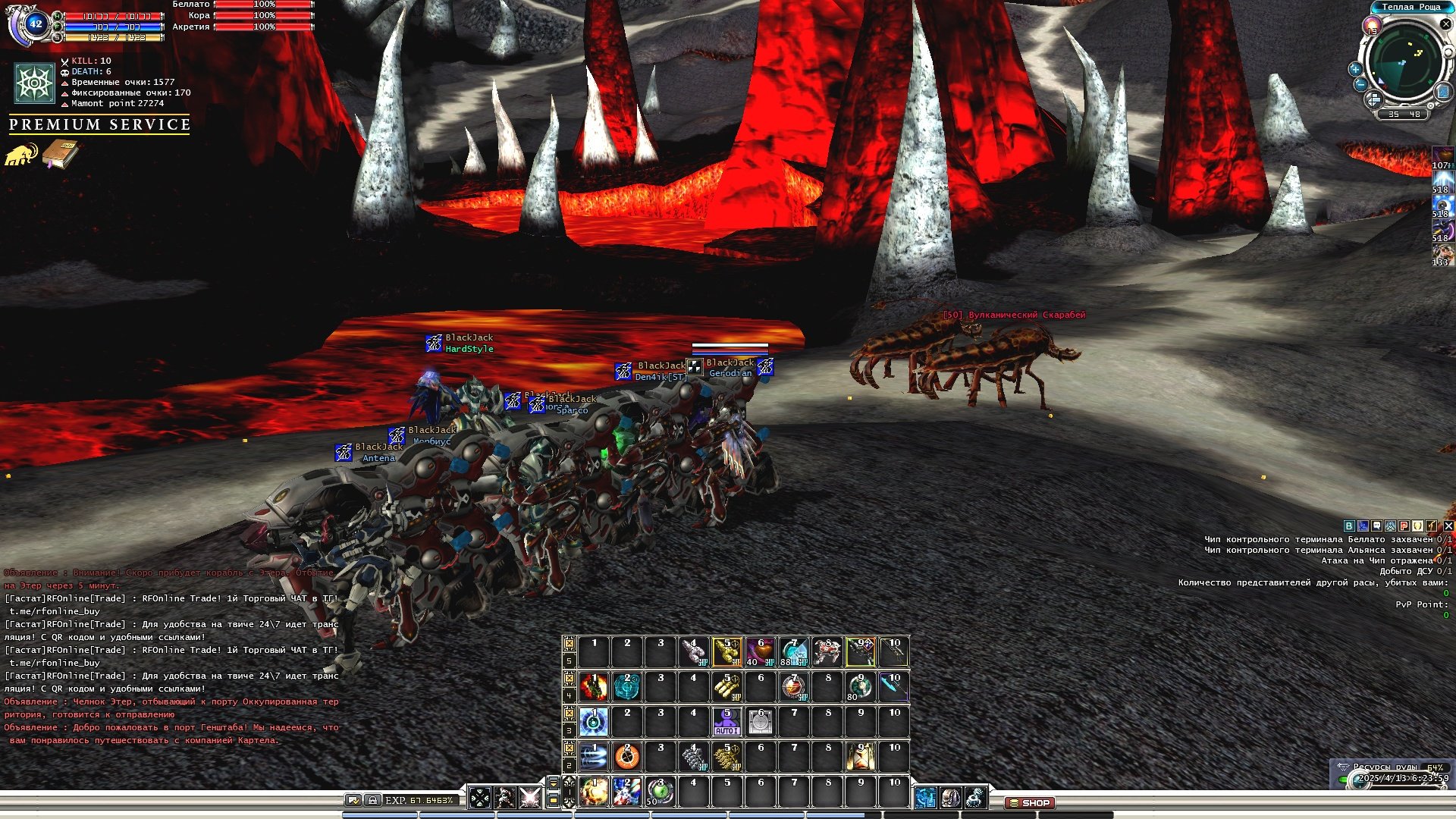Activate the orange crosshair target skill
Screen dimensions: 1456x819
pyautogui.click(x=626, y=757)
